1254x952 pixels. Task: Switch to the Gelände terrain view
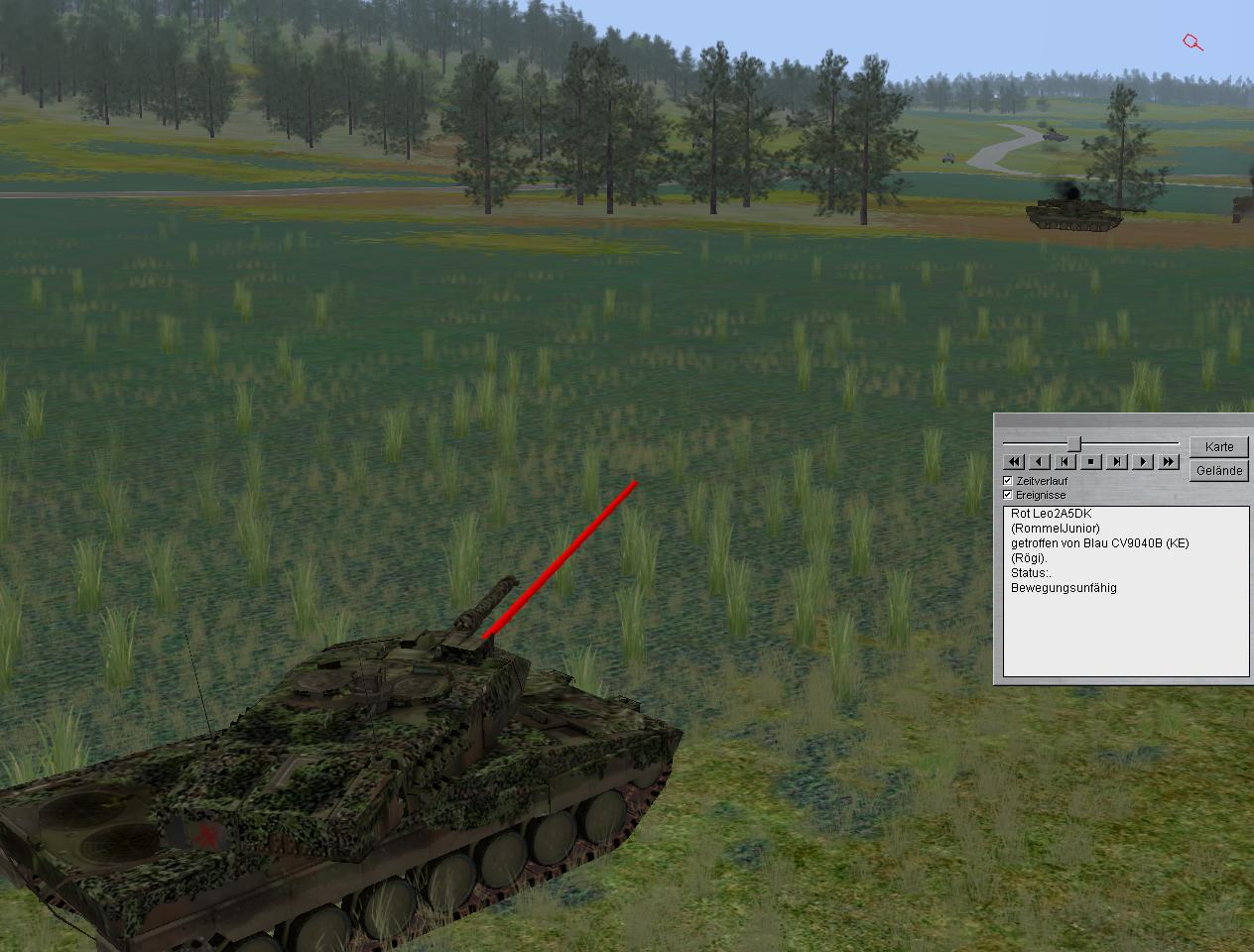click(x=1219, y=471)
